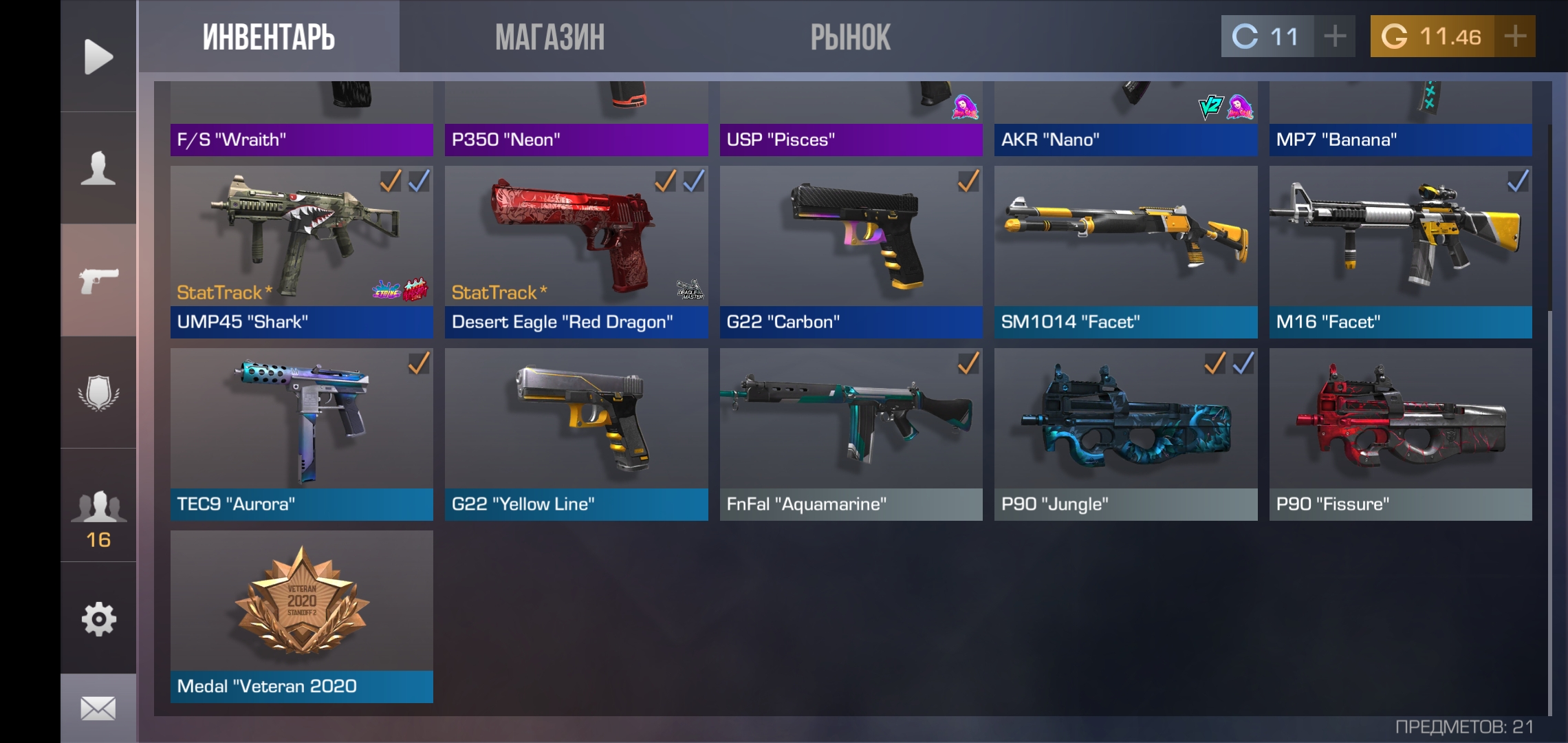This screenshot has height=743, width=1568.
Task: Select the UMP45 "Shark" skin
Action: click(x=301, y=252)
